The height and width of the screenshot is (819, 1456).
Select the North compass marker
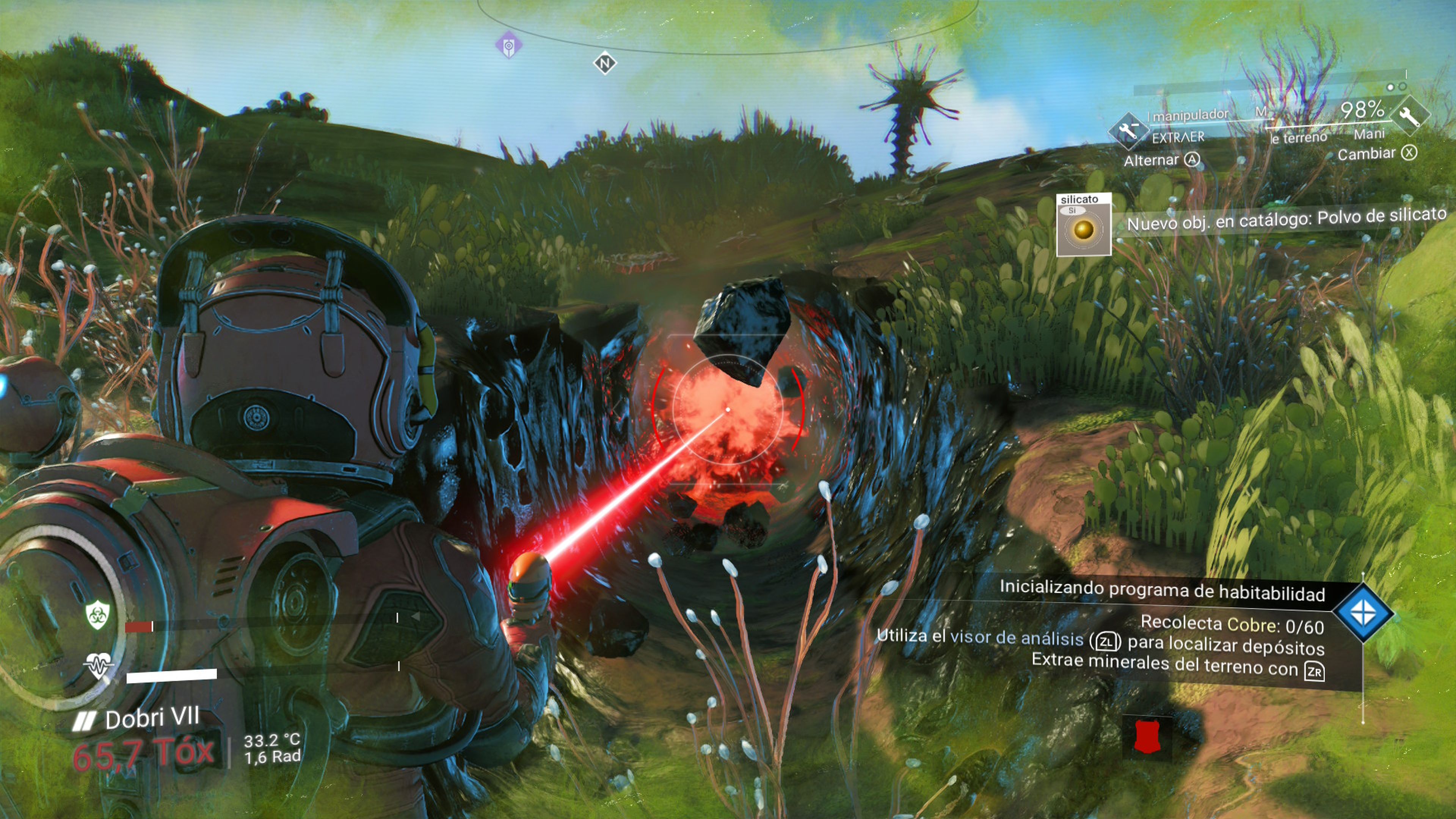[x=605, y=63]
